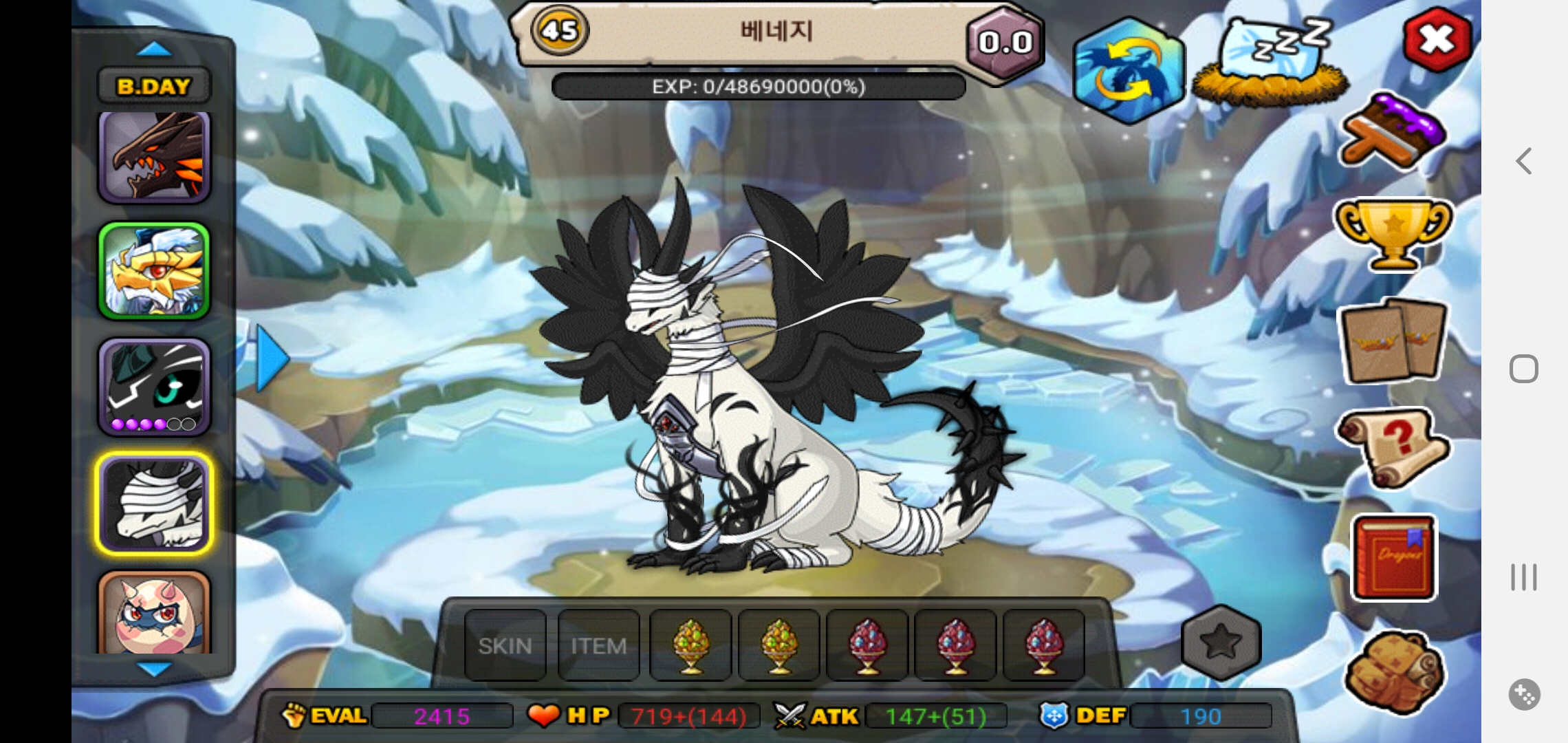The height and width of the screenshot is (743, 1568).
Task: View the gold trophy achievements
Action: 1393,235
